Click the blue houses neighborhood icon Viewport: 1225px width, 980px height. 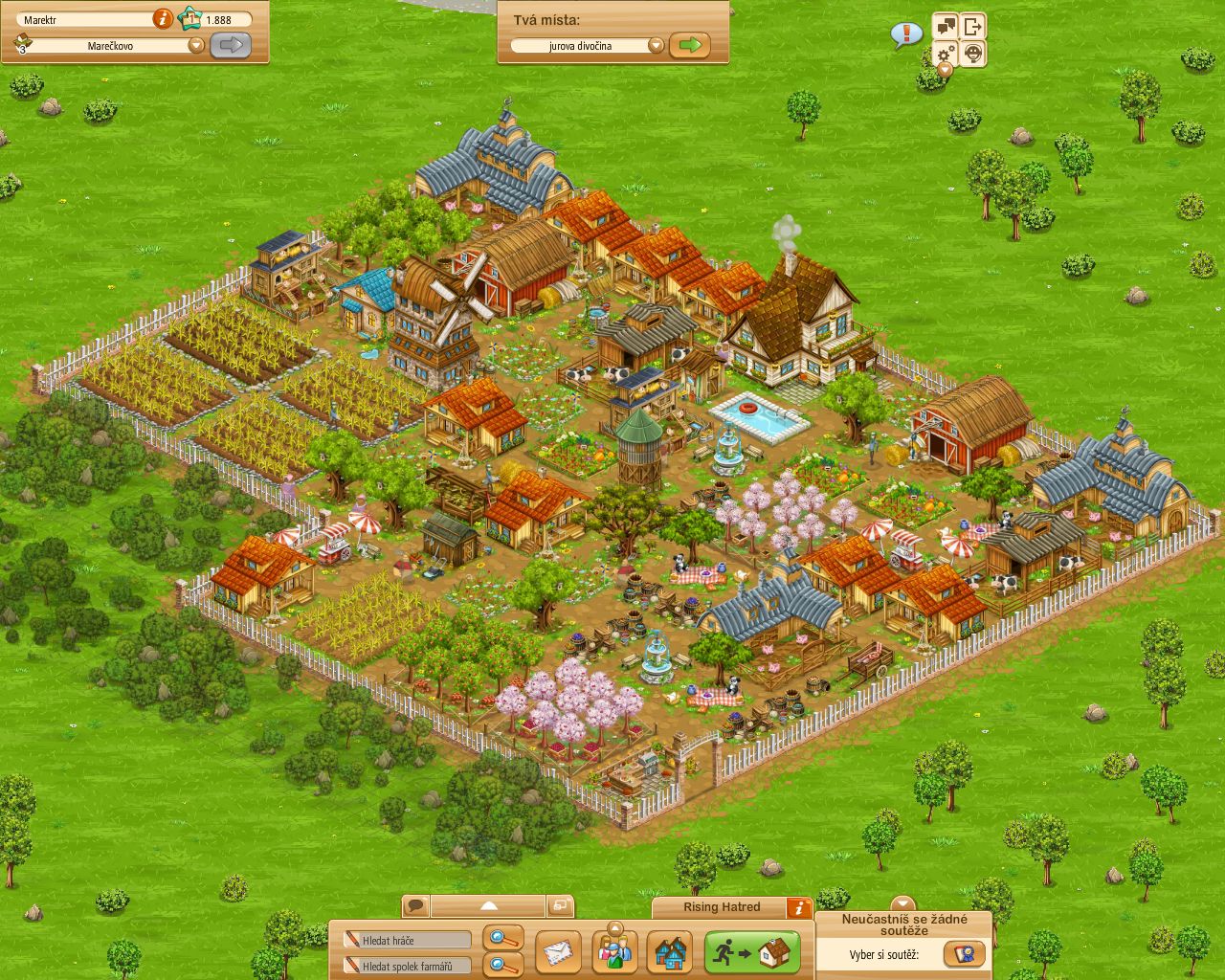click(x=671, y=953)
